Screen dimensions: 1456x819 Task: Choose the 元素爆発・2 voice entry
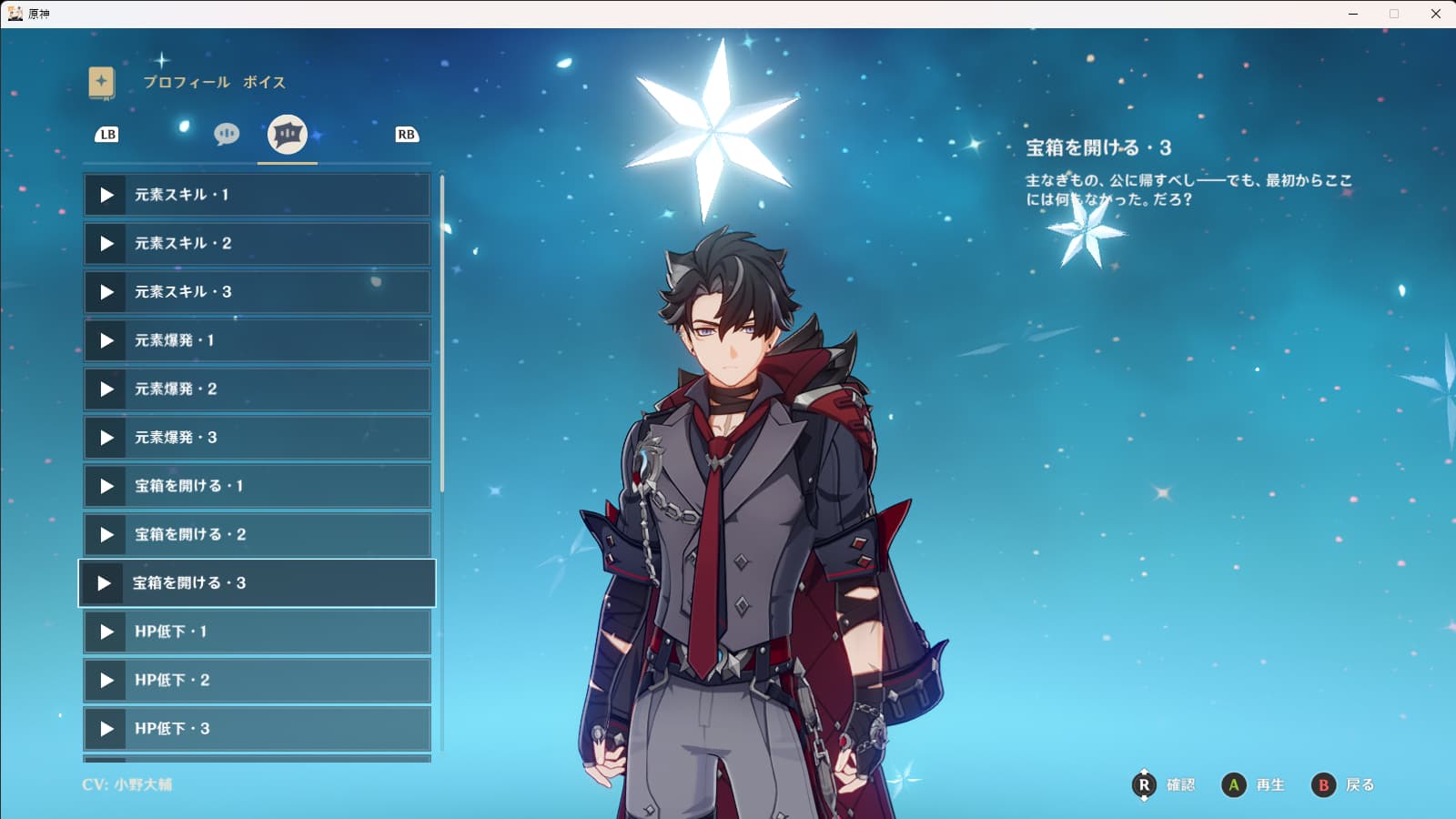(257, 389)
